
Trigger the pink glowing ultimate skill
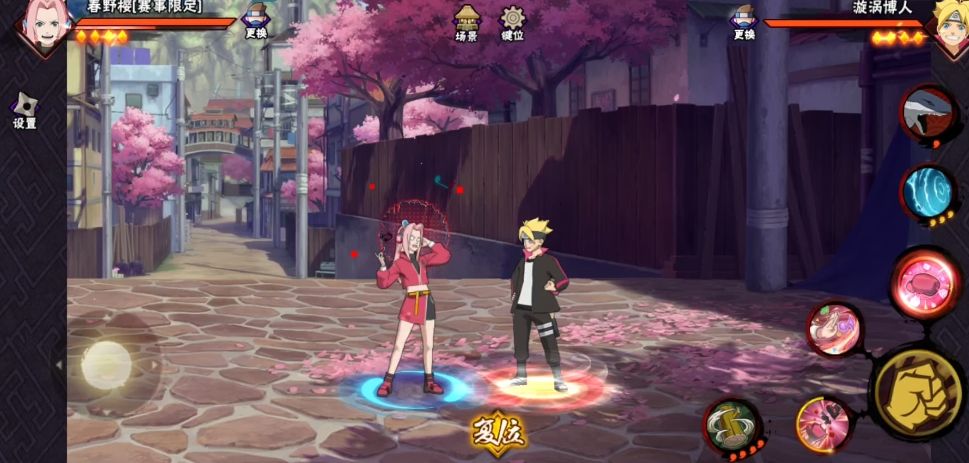tap(925, 282)
